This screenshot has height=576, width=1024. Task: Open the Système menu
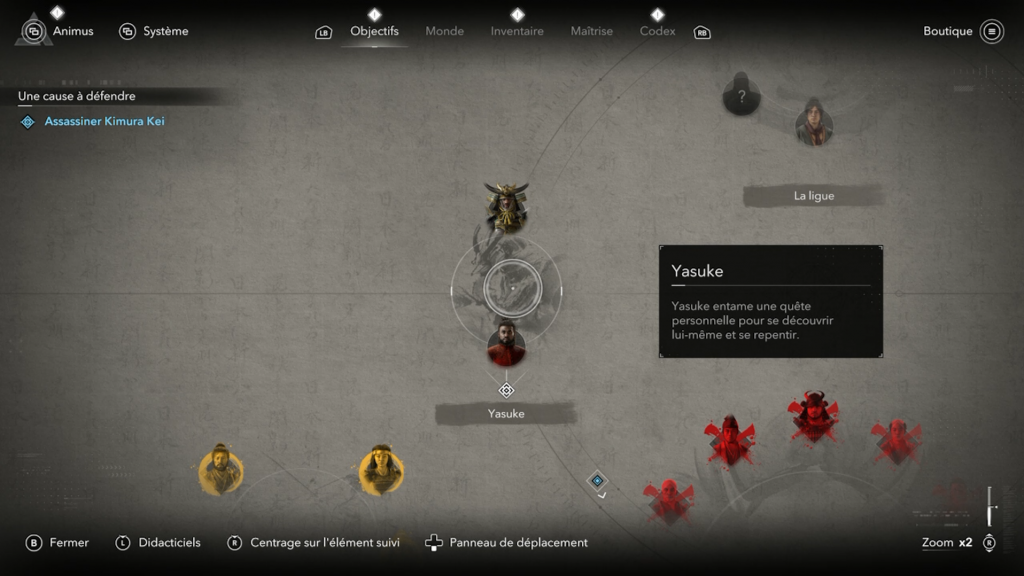[x=154, y=31]
